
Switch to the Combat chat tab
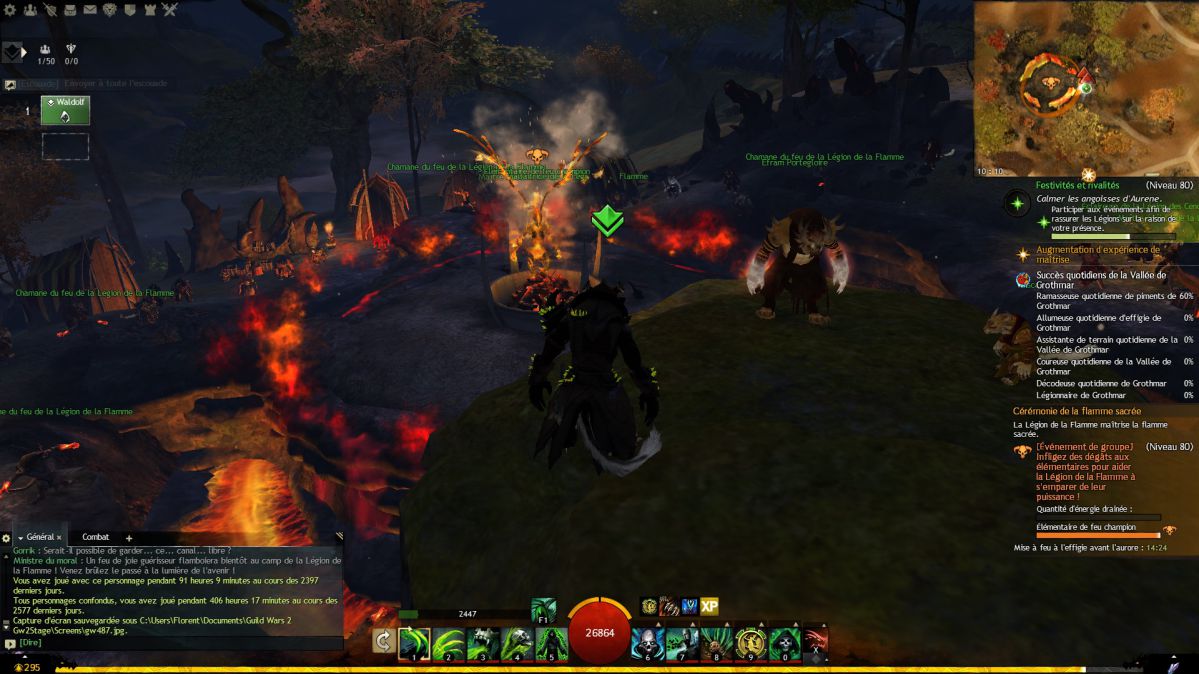96,537
